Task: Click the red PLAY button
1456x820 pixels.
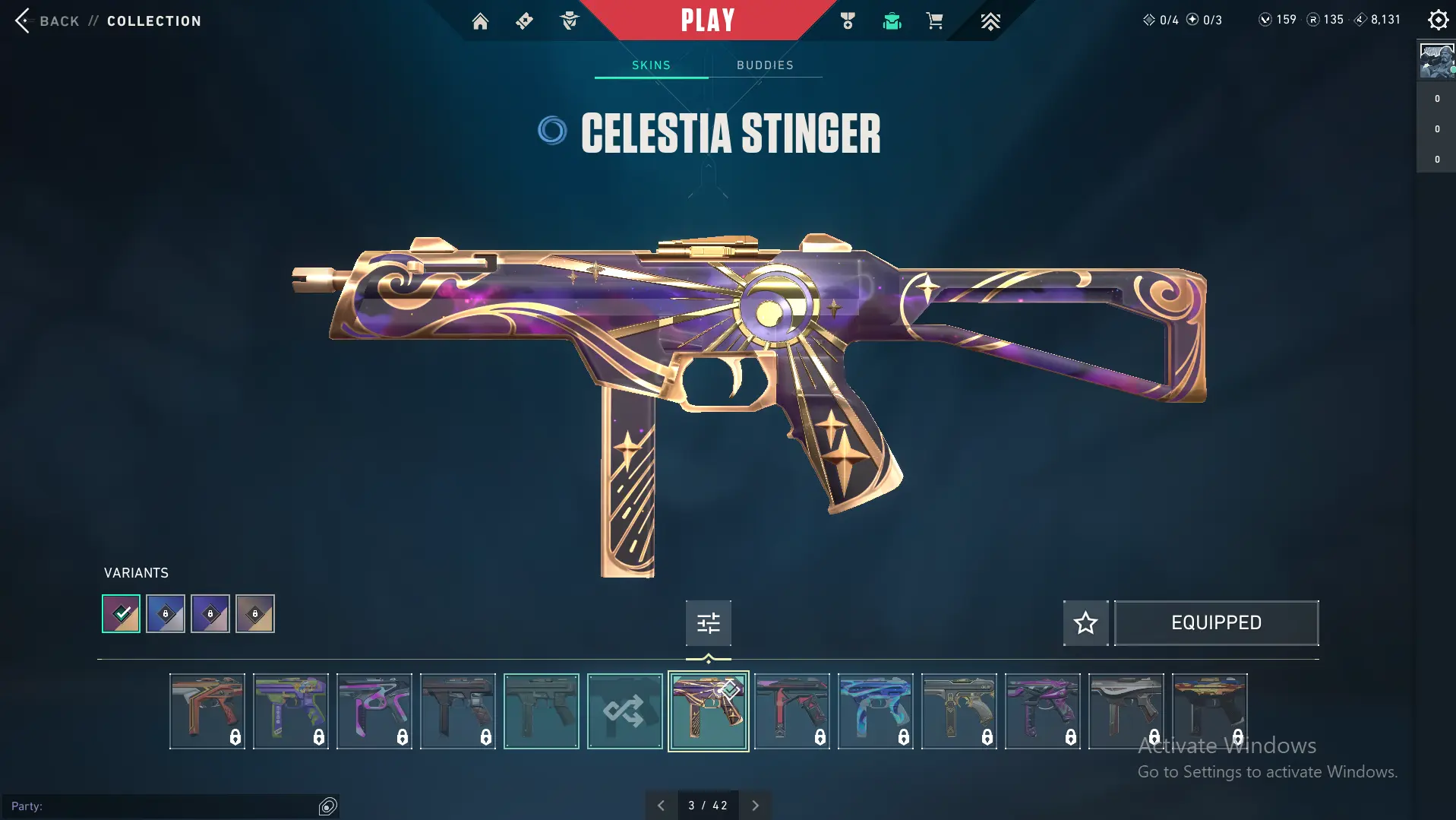Action: 707,21
